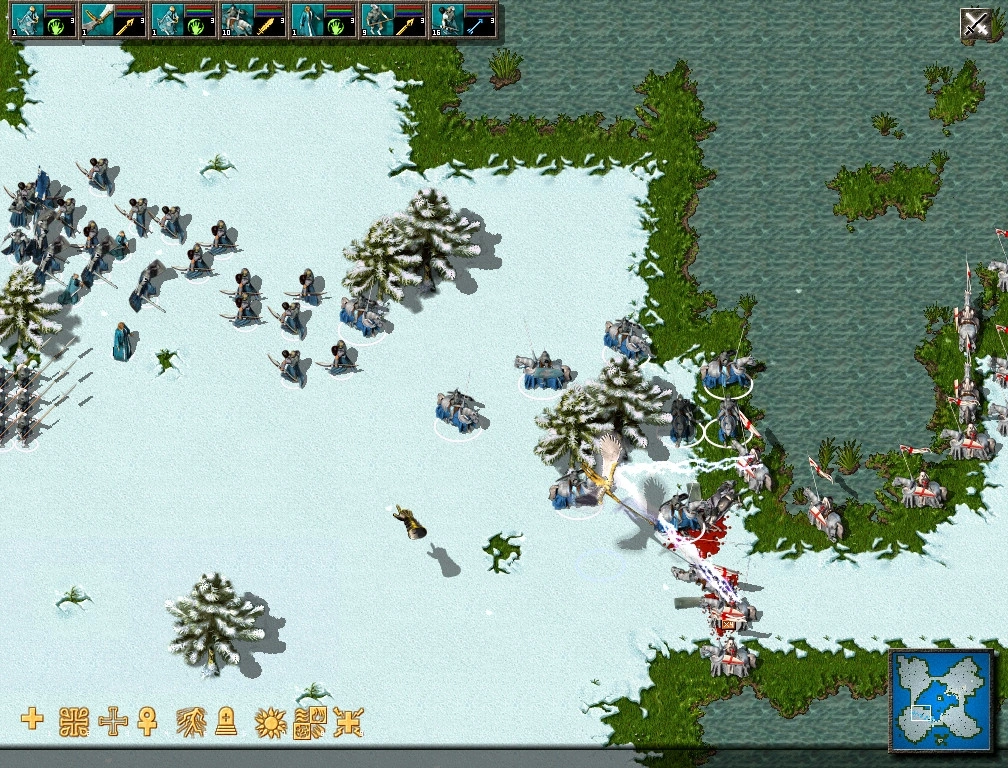Select the four elements spell icon
The width and height of the screenshot is (1008, 768).
(310, 721)
